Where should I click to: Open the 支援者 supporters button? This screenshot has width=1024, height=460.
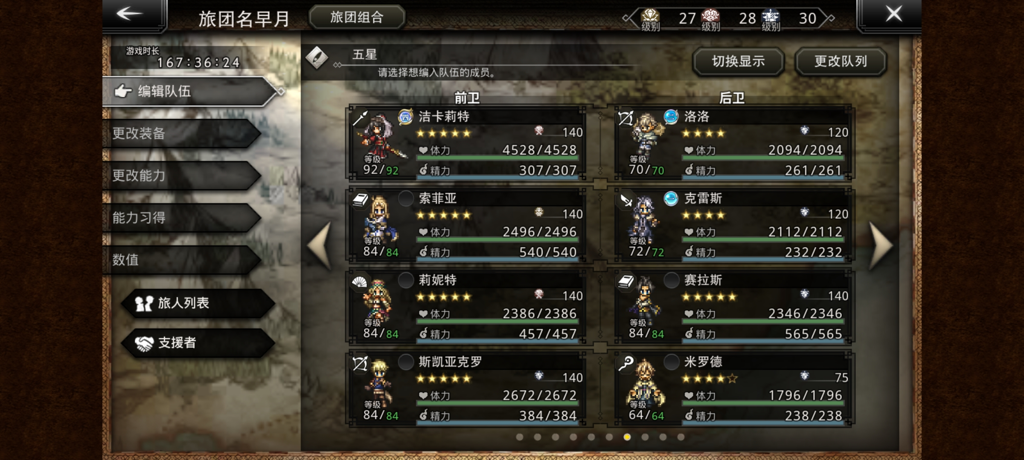(196, 343)
